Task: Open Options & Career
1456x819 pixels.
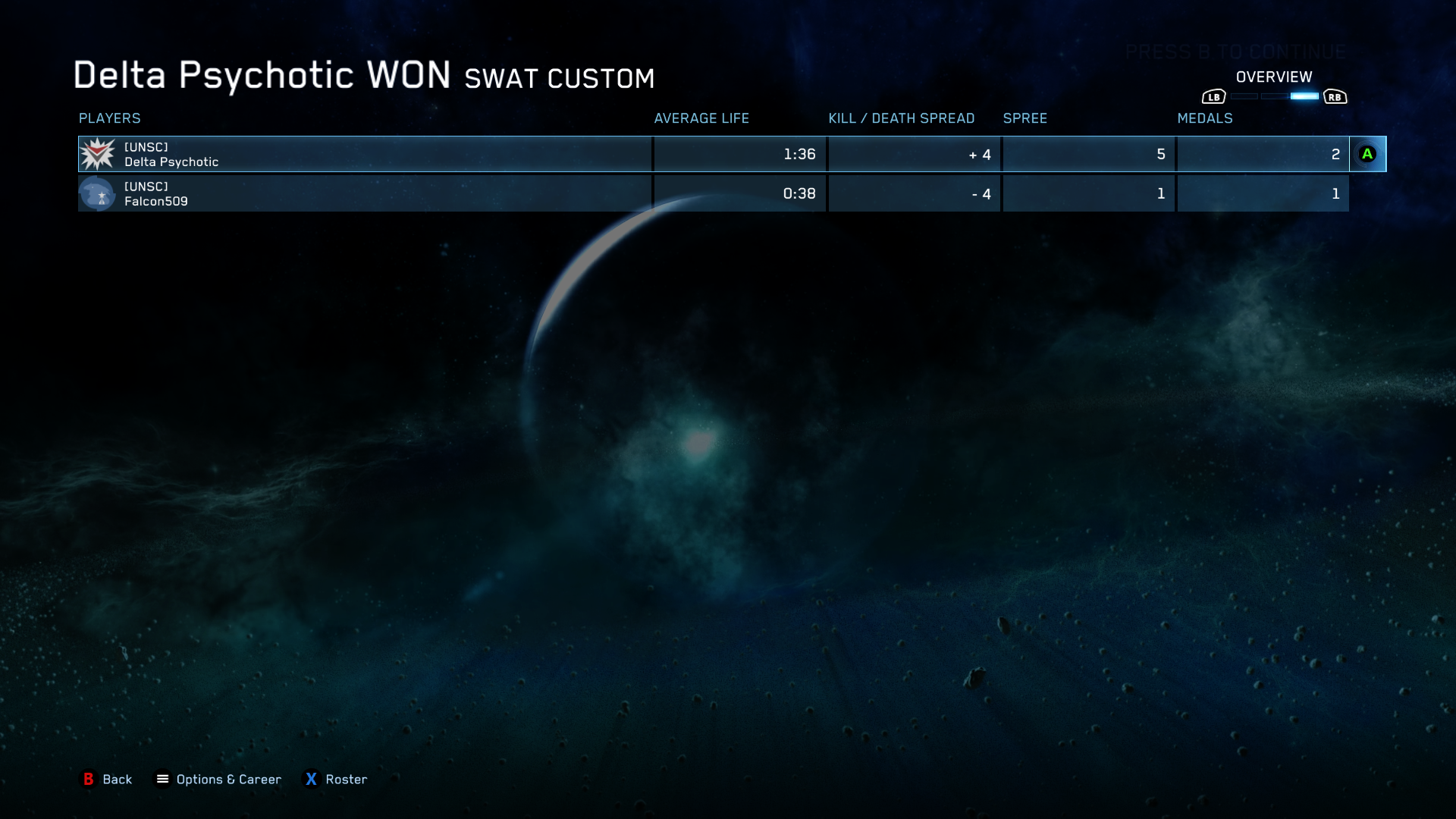Action: click(x=218, y=780)
